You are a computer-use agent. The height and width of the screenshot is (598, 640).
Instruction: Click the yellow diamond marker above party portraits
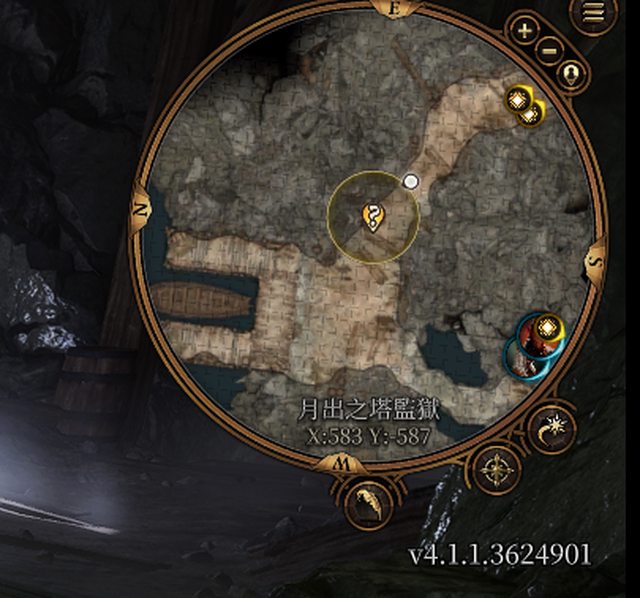(548, 326)
